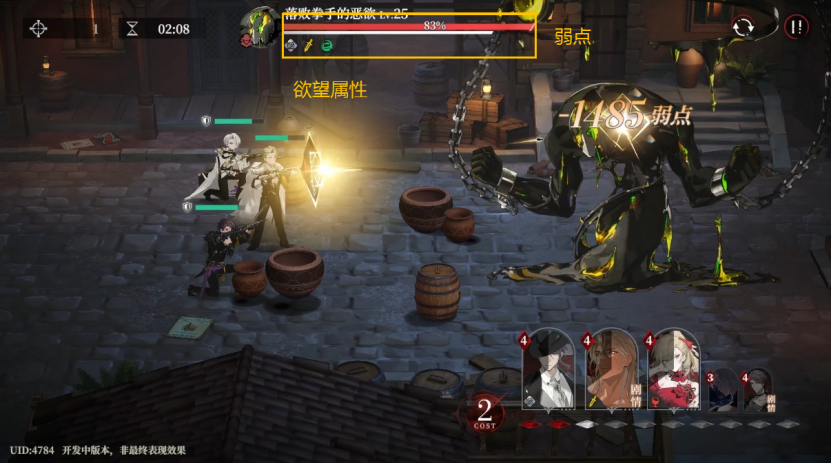This screenshot has height=464, width=832.
Task: Pick the small queued card costing 3
Action: pyautogui.click(x=722, y=390)
